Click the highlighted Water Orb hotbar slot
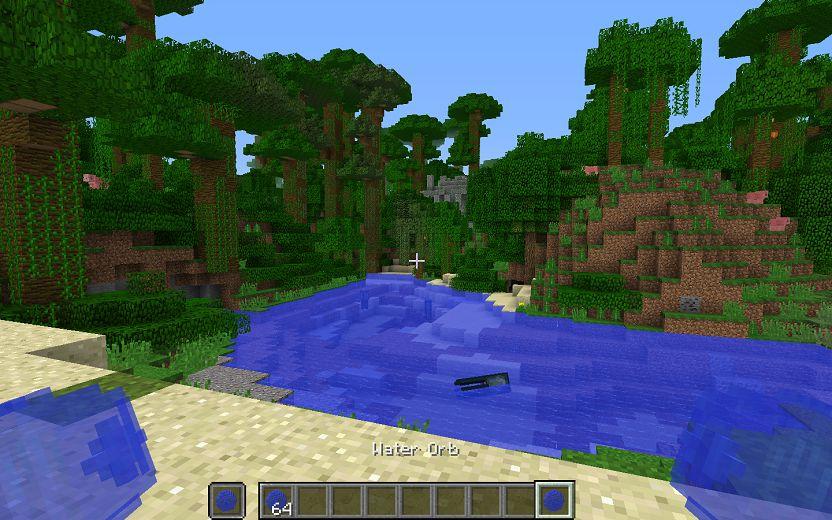832x520 pixels. click(553, 499)
